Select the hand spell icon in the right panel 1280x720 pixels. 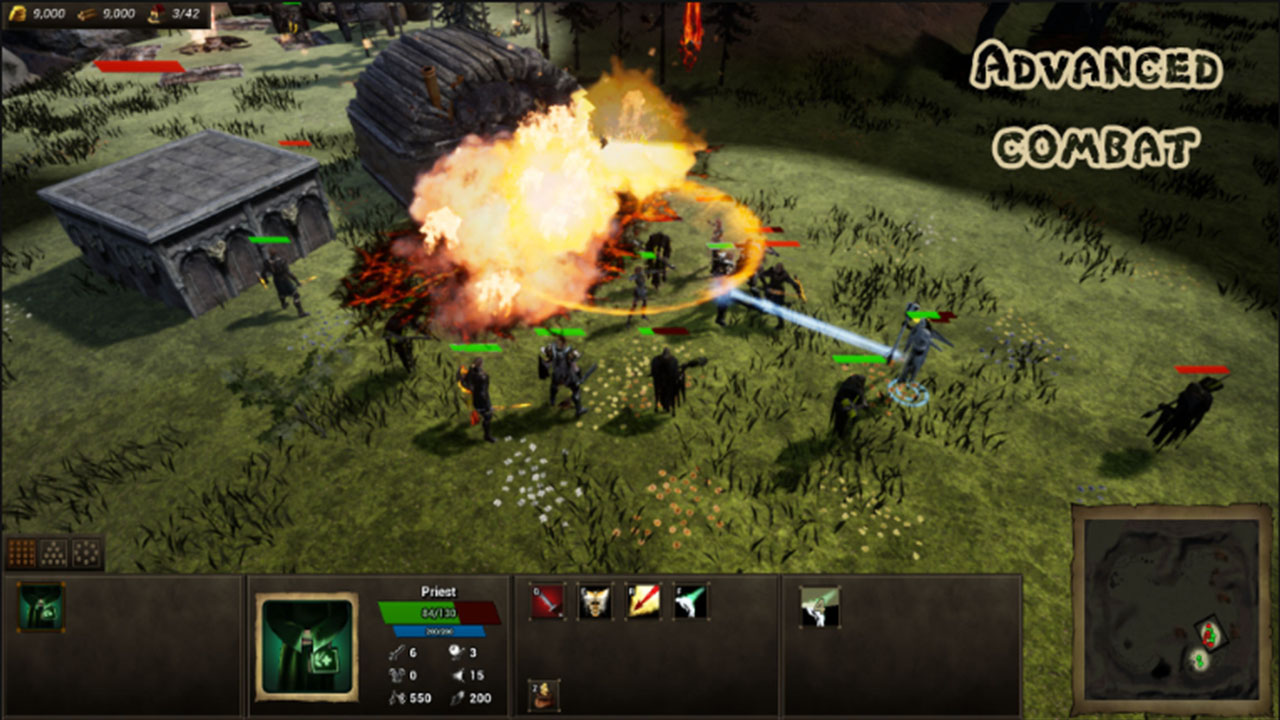click(x=819, y=607)
